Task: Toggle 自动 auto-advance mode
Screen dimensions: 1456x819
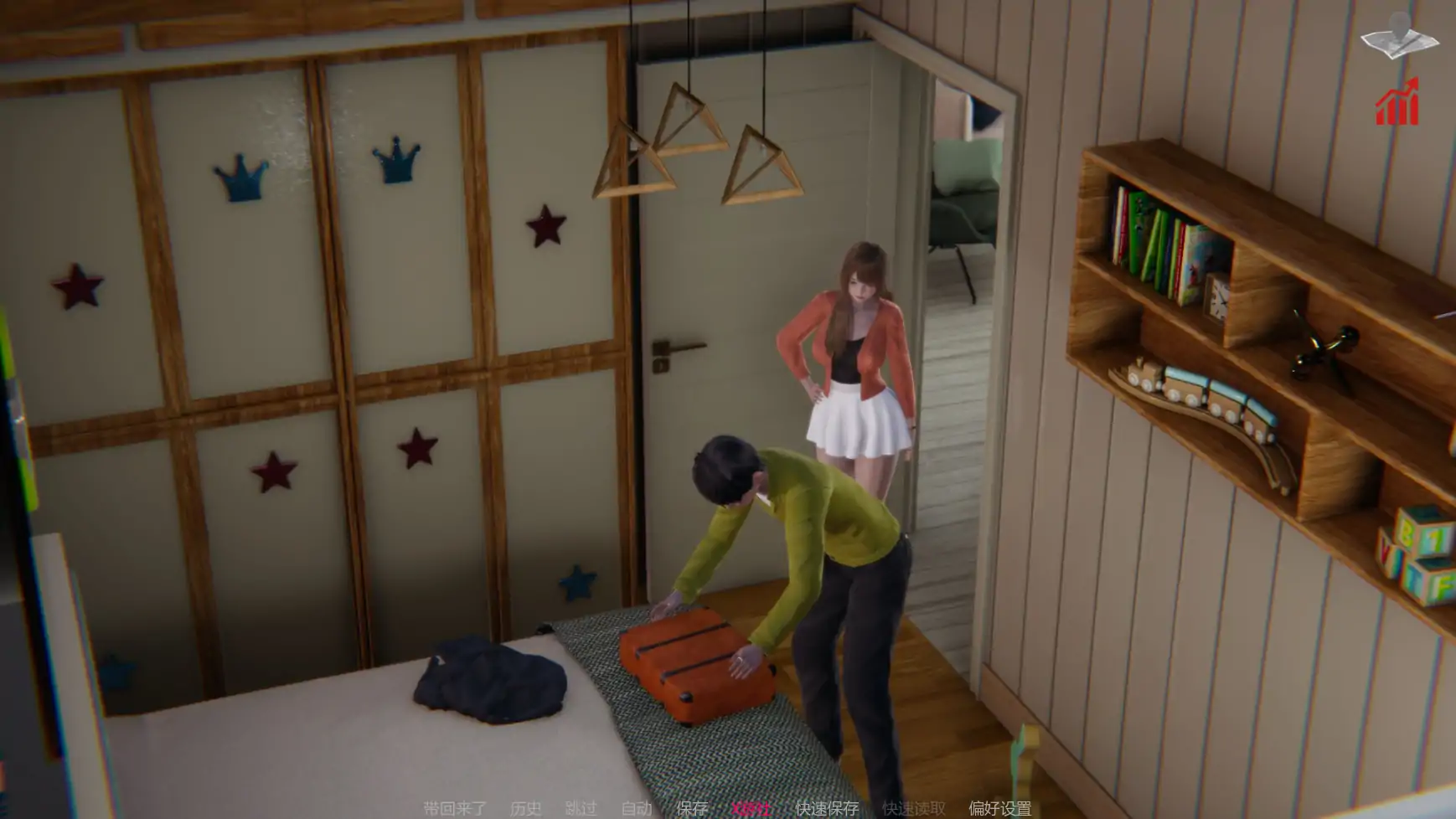Action: (x=637, y=808)
